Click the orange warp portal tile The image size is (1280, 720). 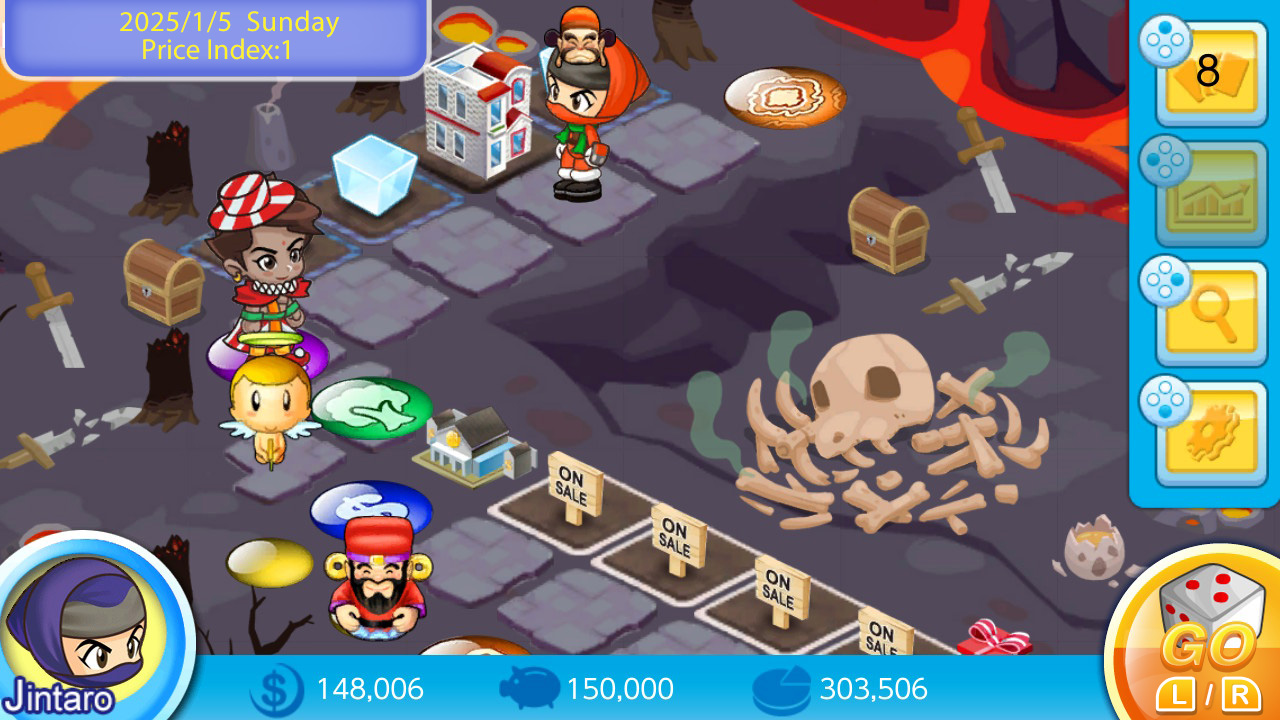click(x=786, y=96)
